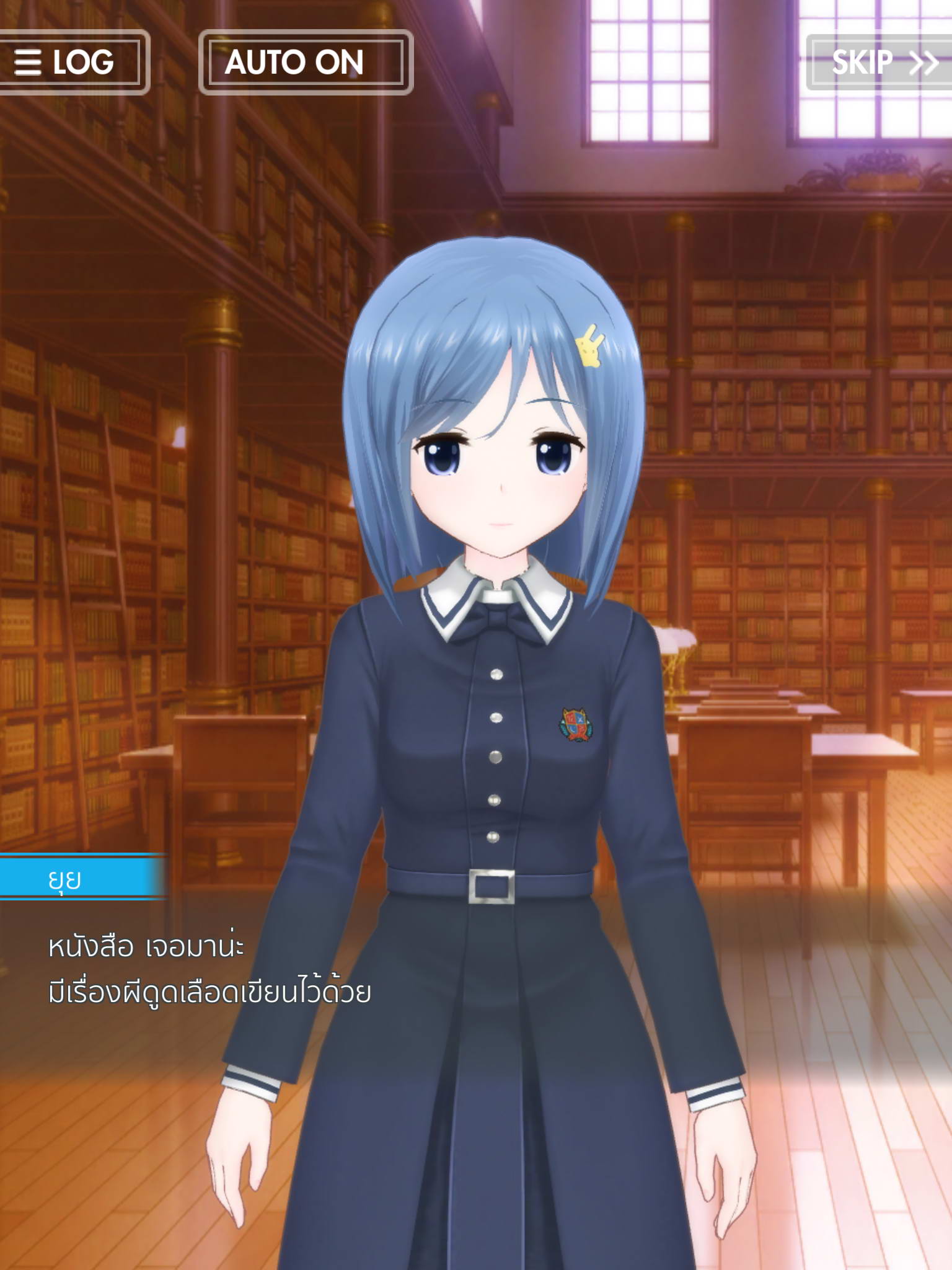Open the dialogue LOG
Image resolution: width=952 pixels, height=1270 pixels.
coord(68,62)
